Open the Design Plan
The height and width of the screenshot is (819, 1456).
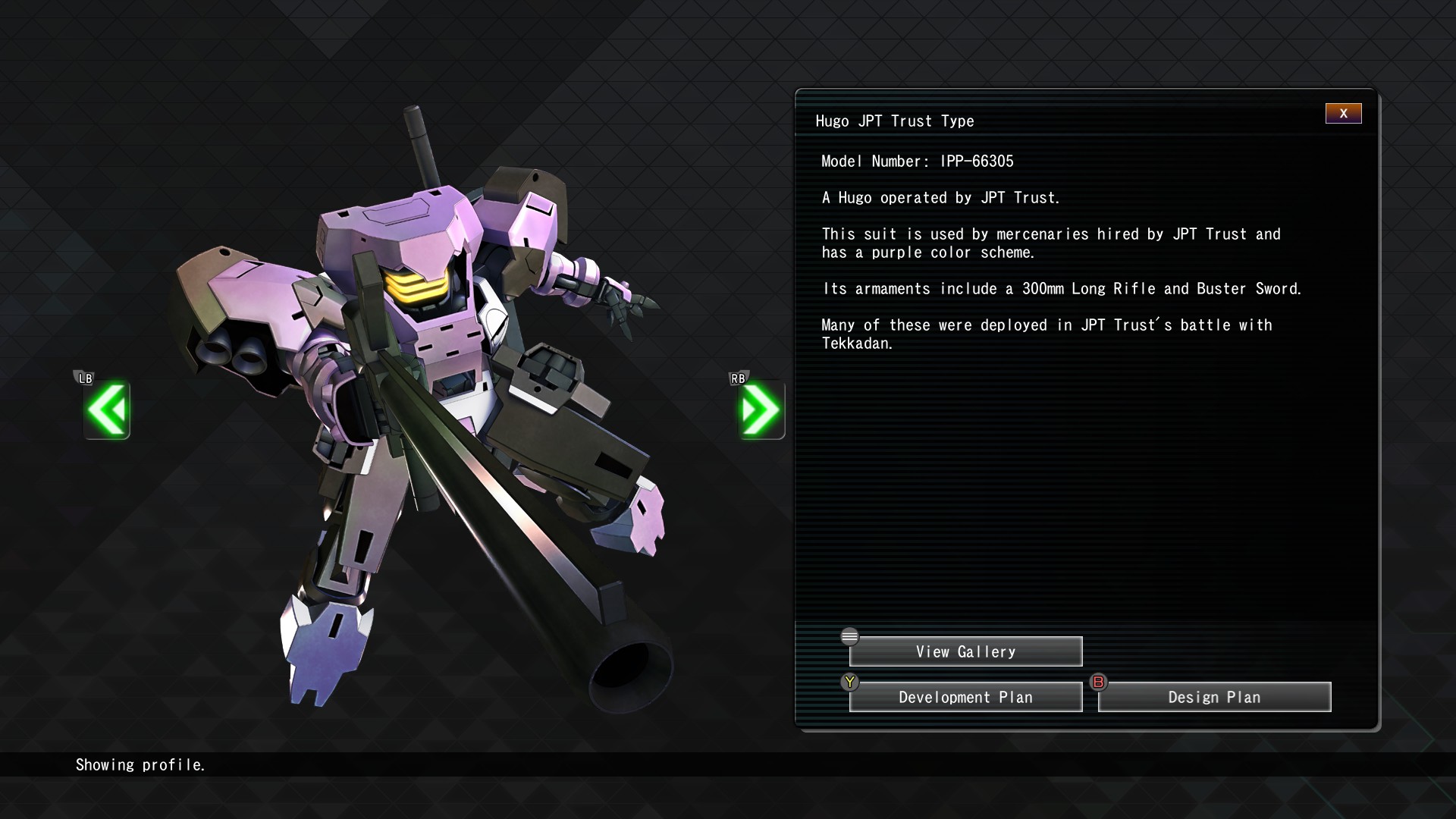[x=1214, y=697]
